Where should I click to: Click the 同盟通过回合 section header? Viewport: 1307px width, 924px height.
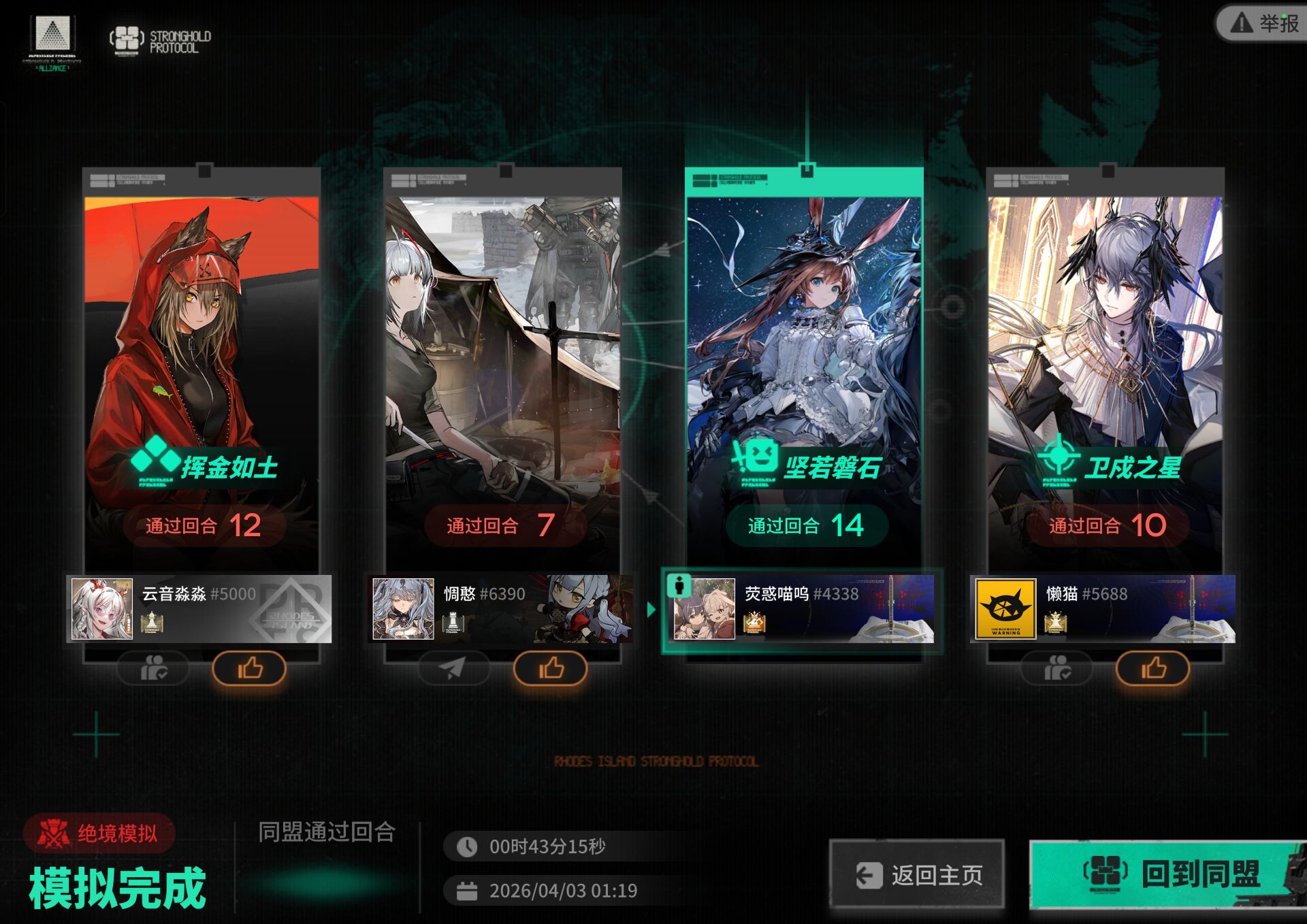click(x=327, y=834)
